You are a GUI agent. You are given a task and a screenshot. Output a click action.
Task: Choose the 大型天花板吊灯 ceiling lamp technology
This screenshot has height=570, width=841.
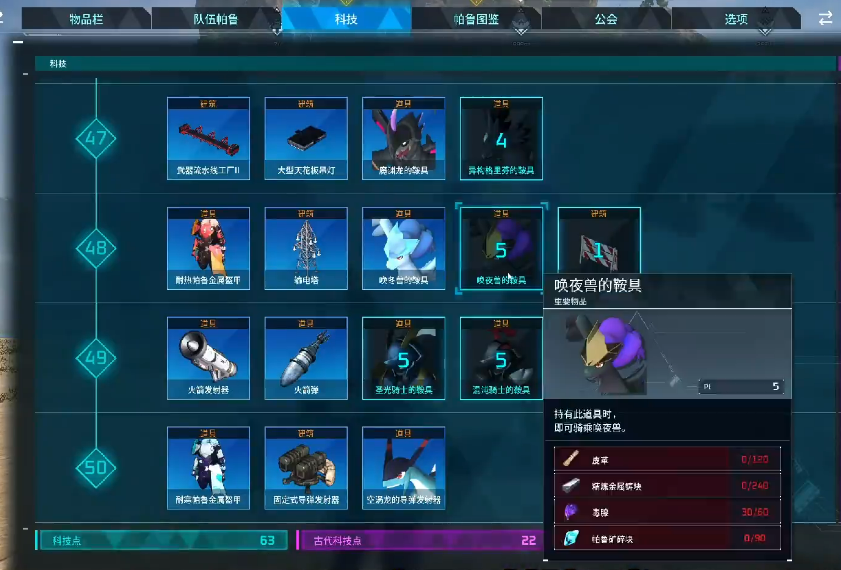point(305,138)
